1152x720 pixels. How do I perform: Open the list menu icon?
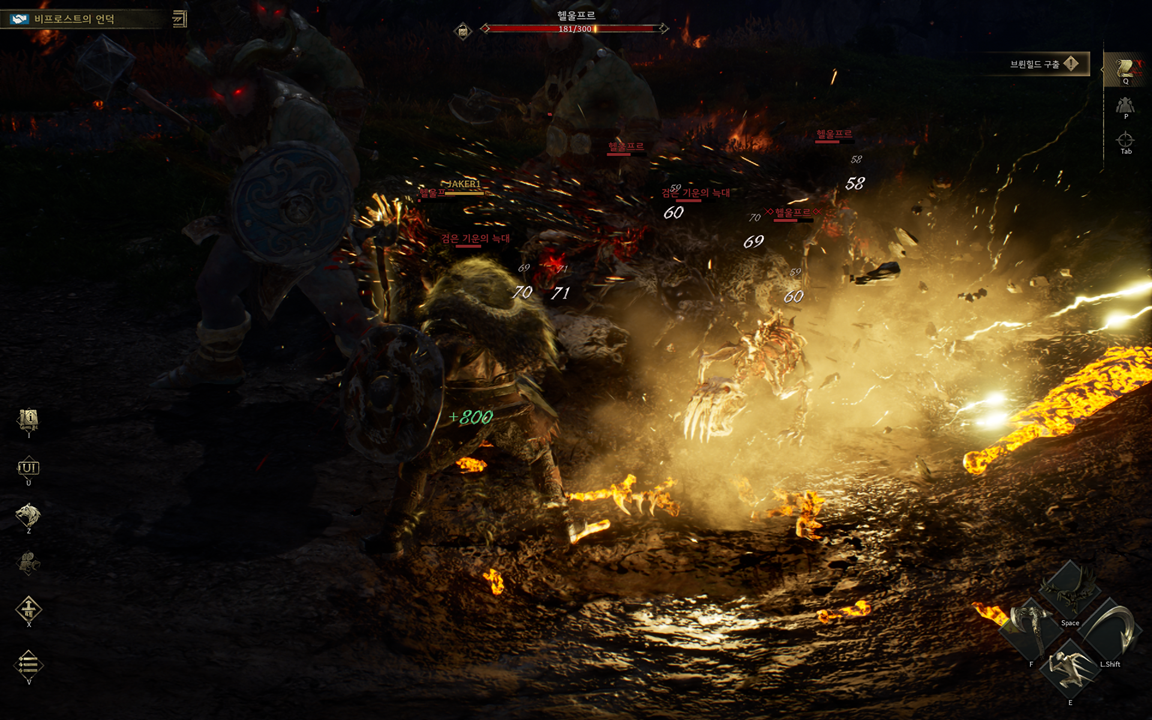pos(29,664)
